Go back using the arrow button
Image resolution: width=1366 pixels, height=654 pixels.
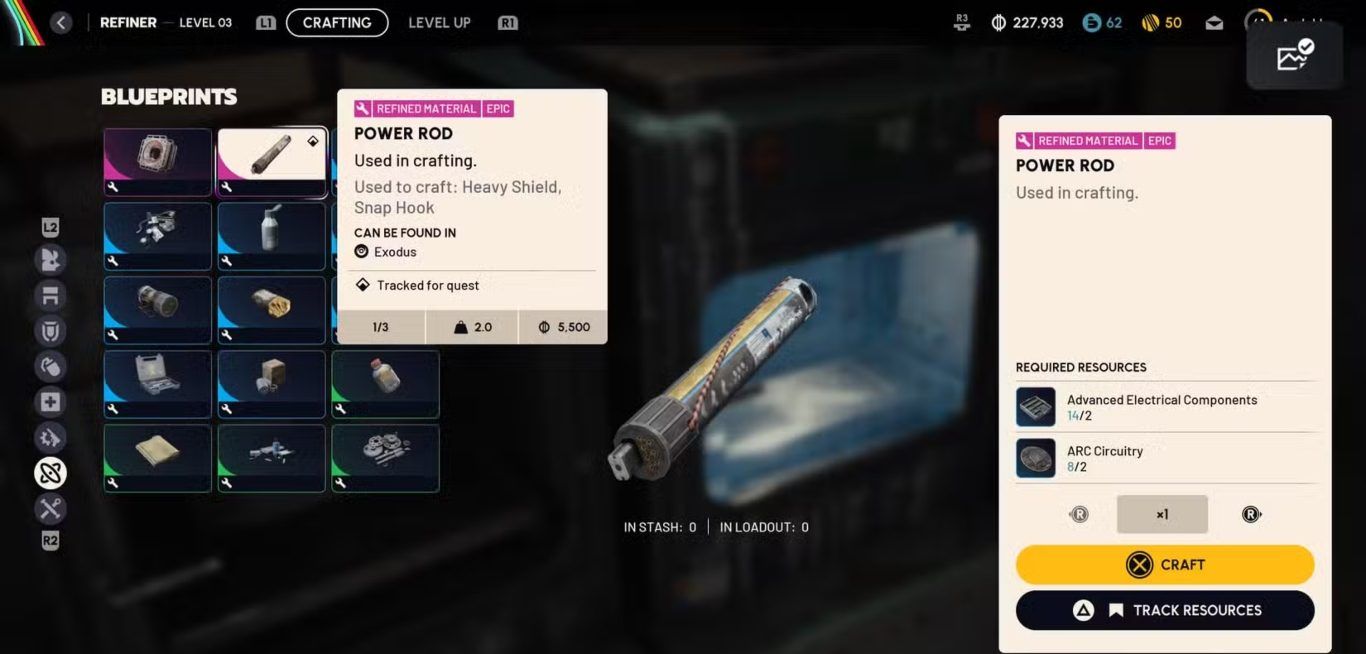61,22
